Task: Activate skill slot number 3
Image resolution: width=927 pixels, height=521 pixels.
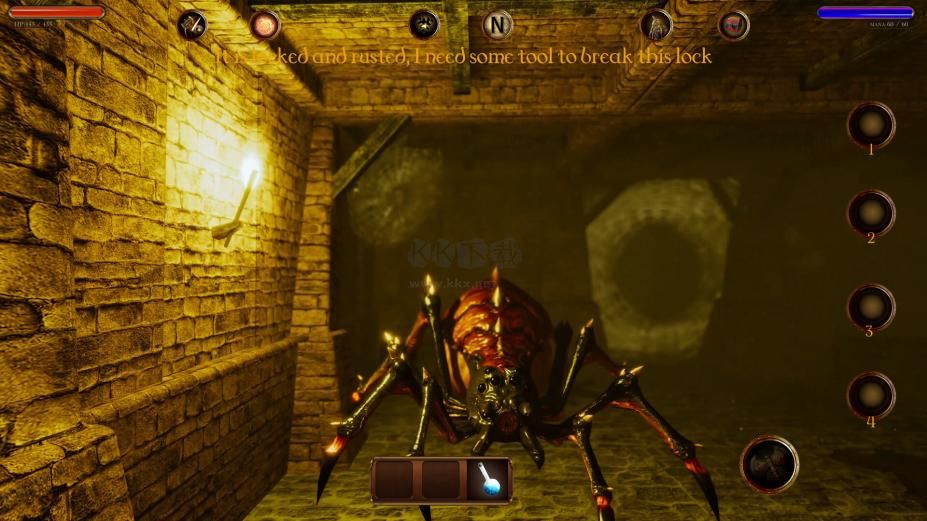Action: click(871, 307)
